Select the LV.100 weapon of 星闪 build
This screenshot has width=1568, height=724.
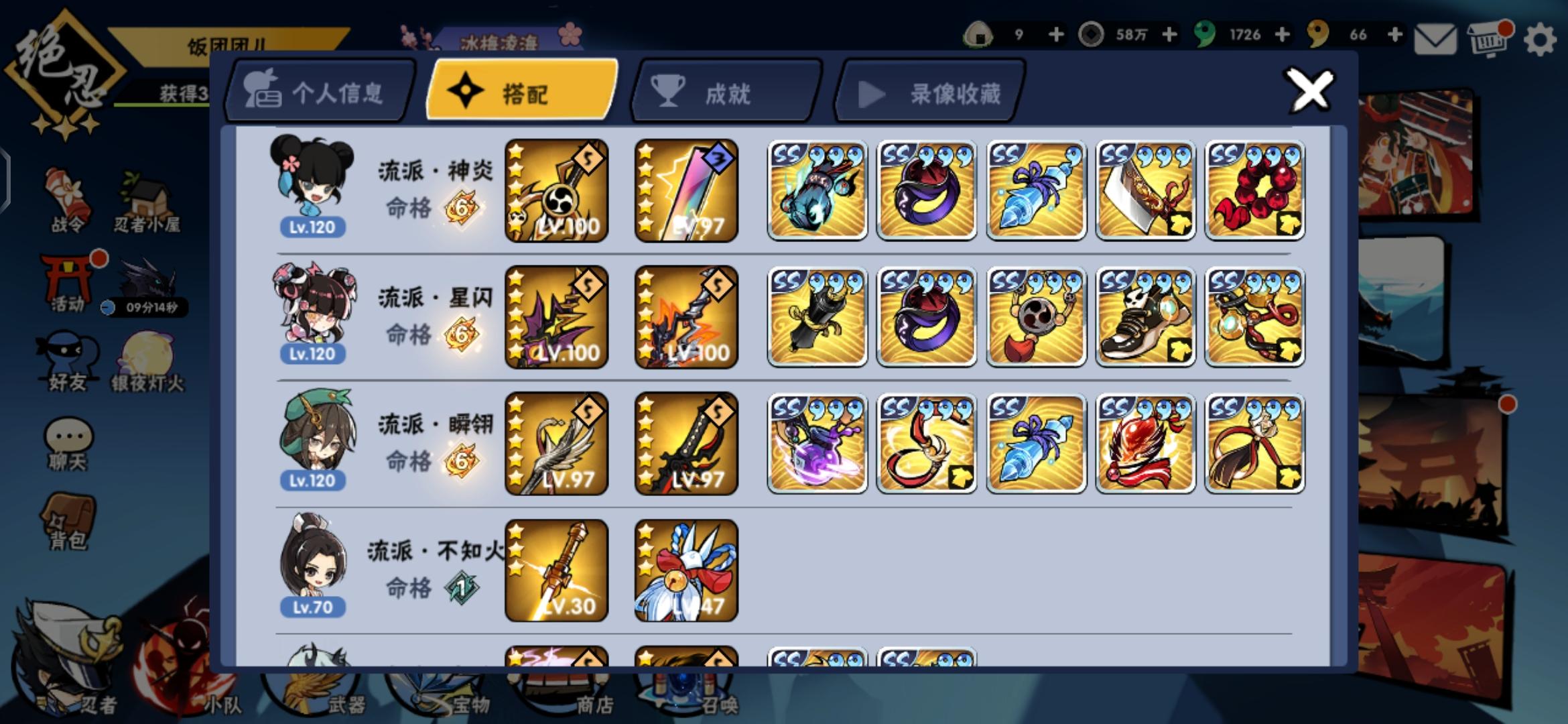[556, 315]
